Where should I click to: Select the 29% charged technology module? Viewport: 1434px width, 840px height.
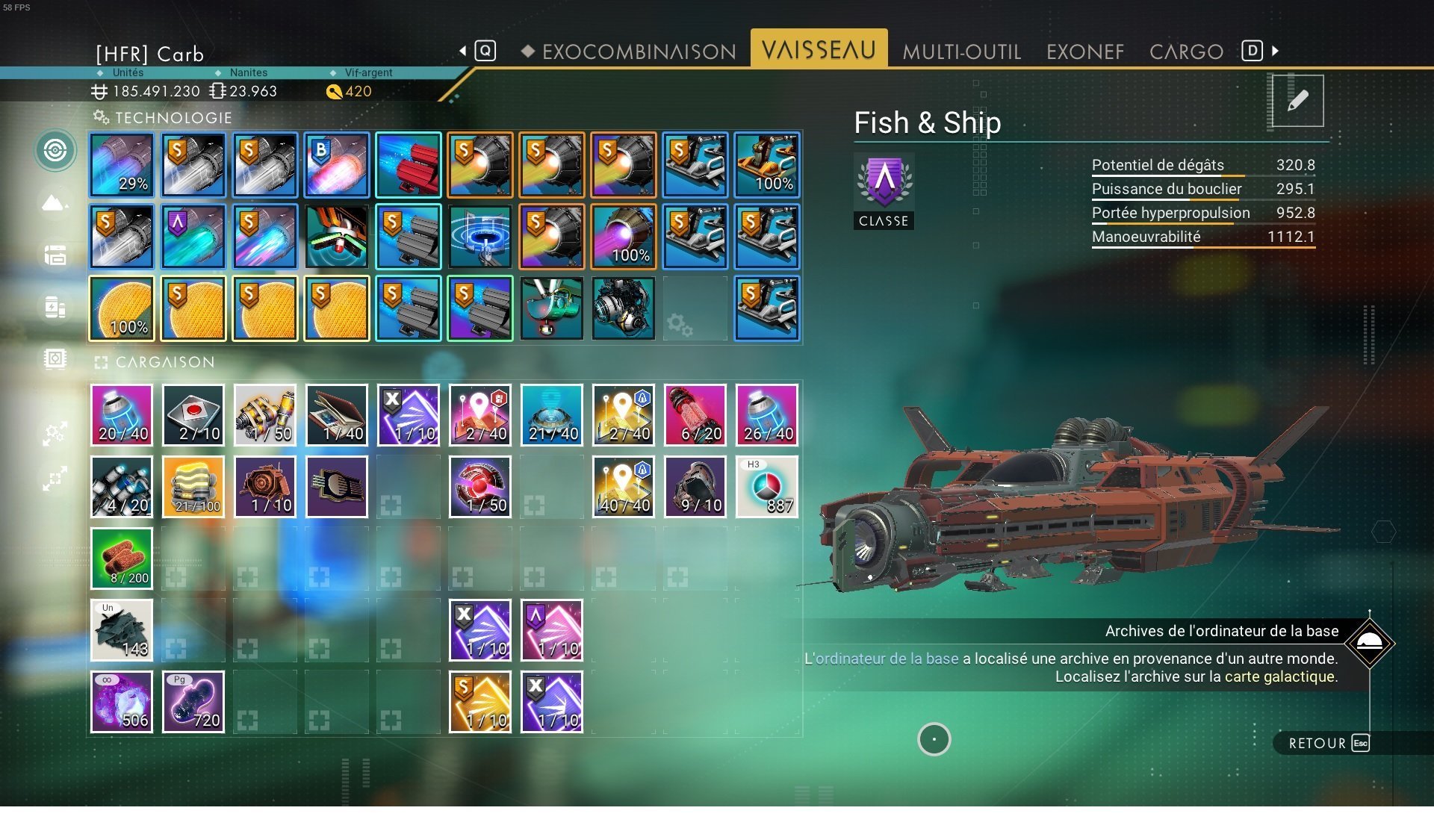122,165
